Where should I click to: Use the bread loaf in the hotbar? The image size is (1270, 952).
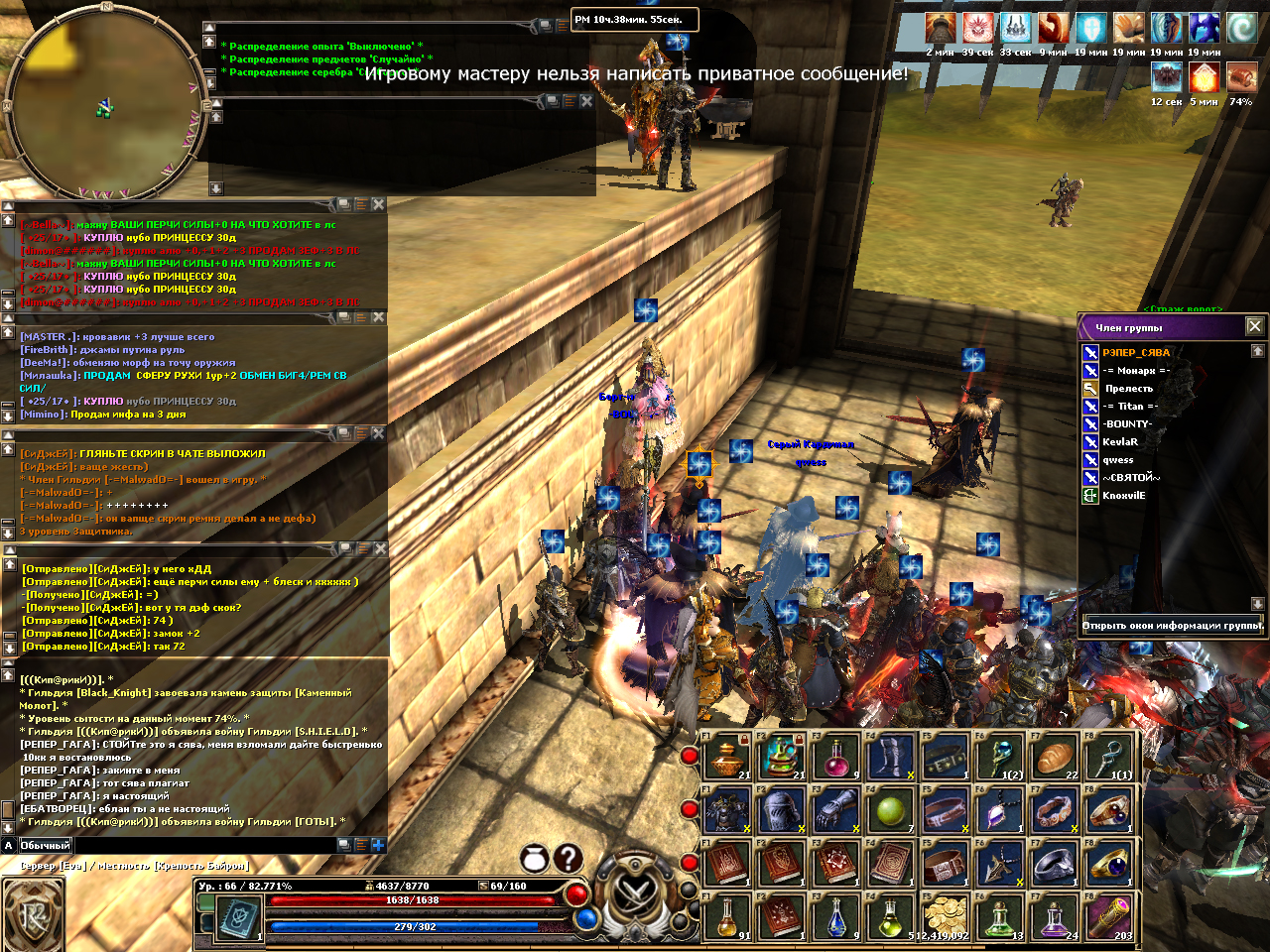[1056, 759]
